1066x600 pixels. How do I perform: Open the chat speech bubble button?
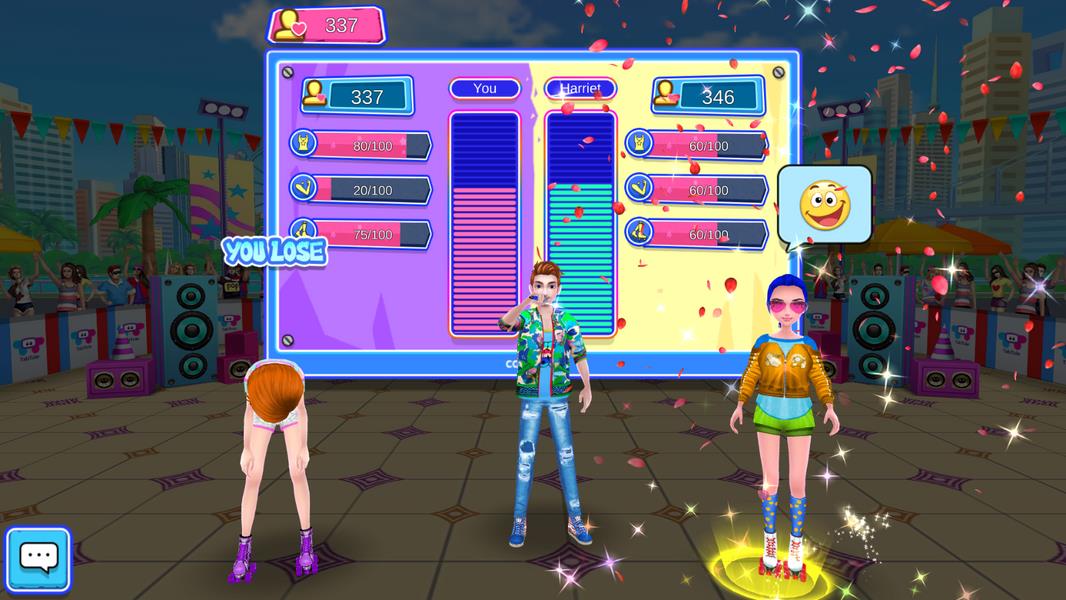(x=38, y=560)
